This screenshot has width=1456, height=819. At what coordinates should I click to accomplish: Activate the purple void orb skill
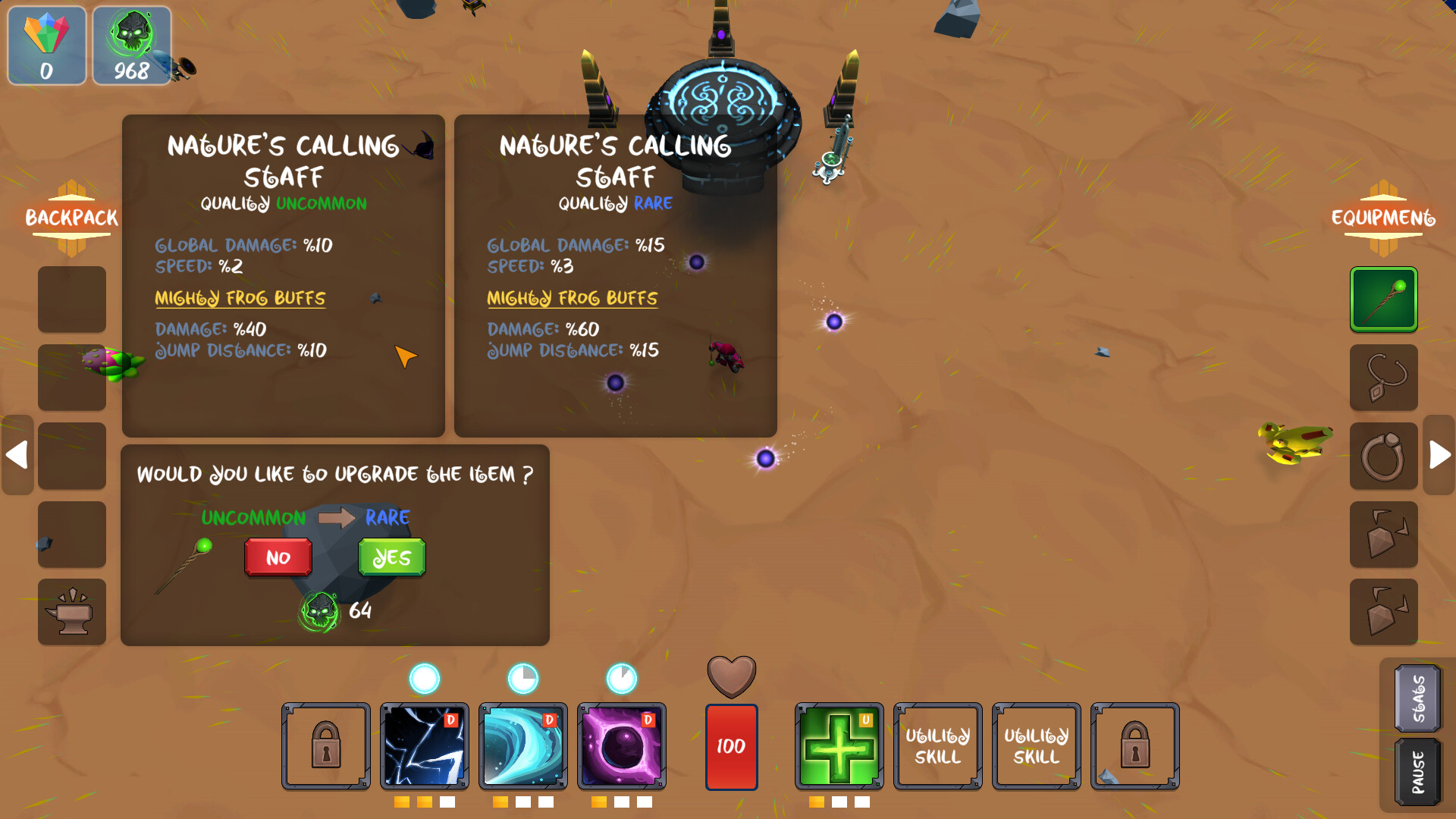[623, 746]
